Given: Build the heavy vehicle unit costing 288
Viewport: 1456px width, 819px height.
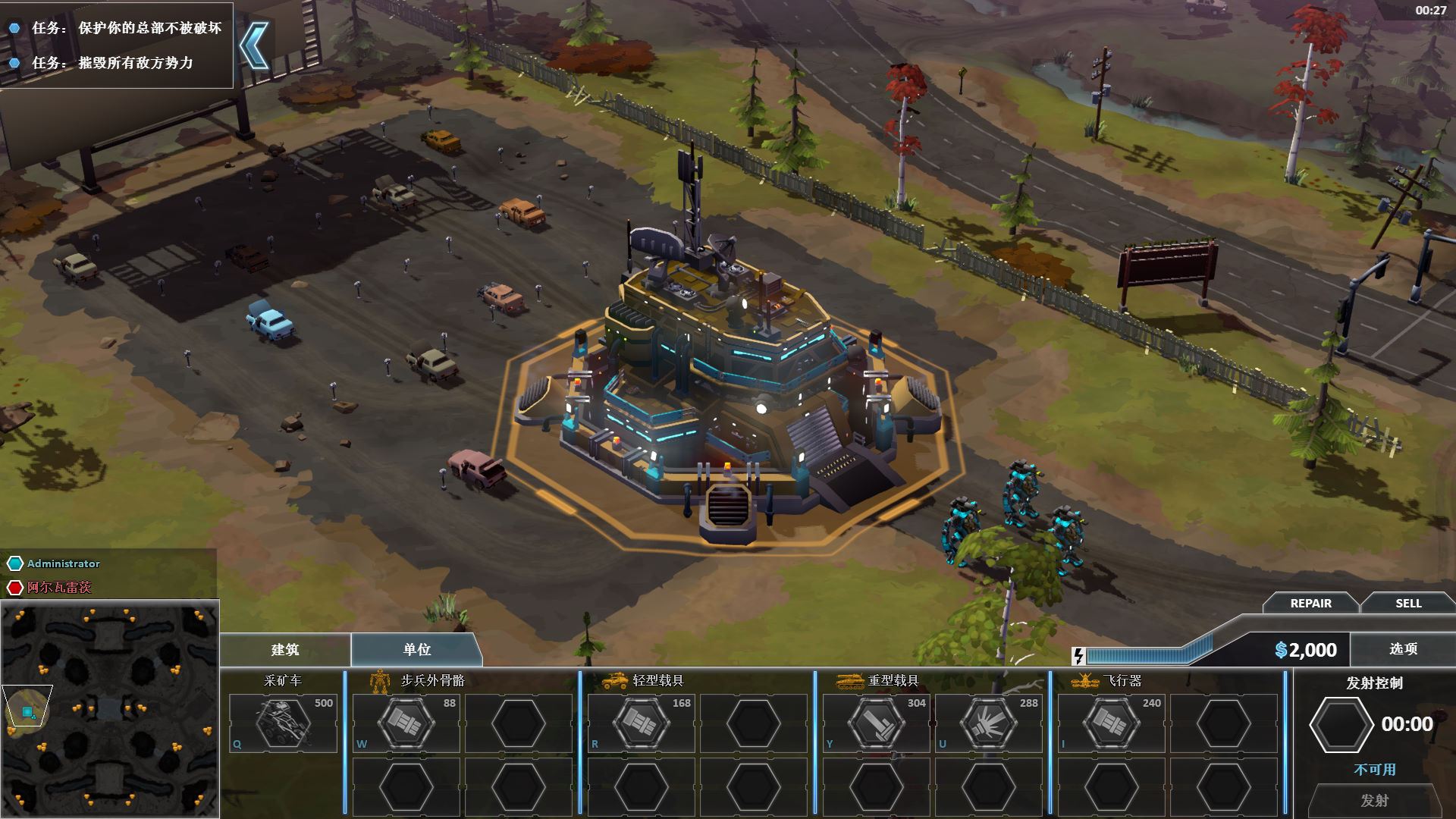Looking at the screenshot, I should [988, 723].
